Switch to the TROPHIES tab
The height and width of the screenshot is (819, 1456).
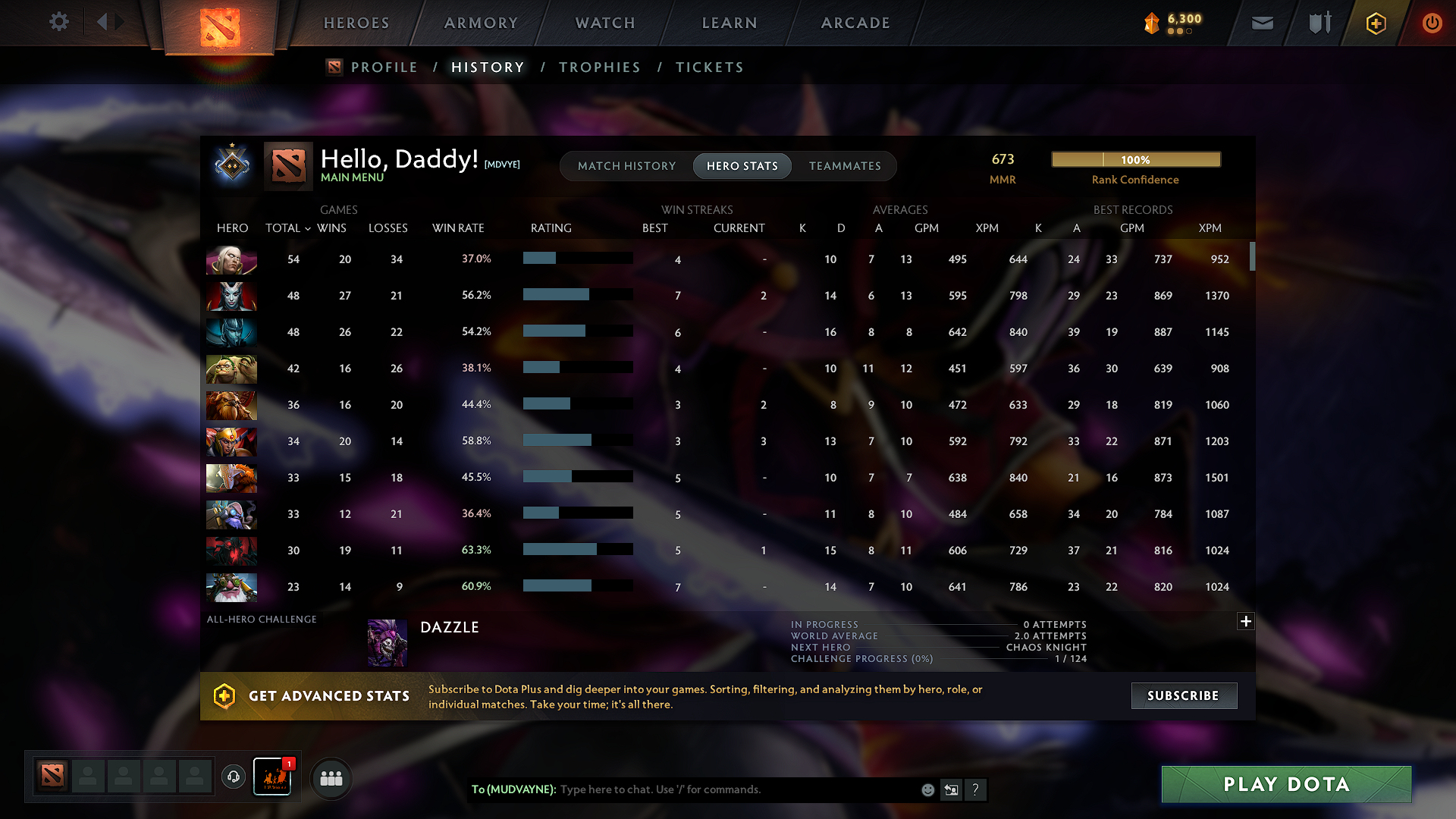[599, 67]
